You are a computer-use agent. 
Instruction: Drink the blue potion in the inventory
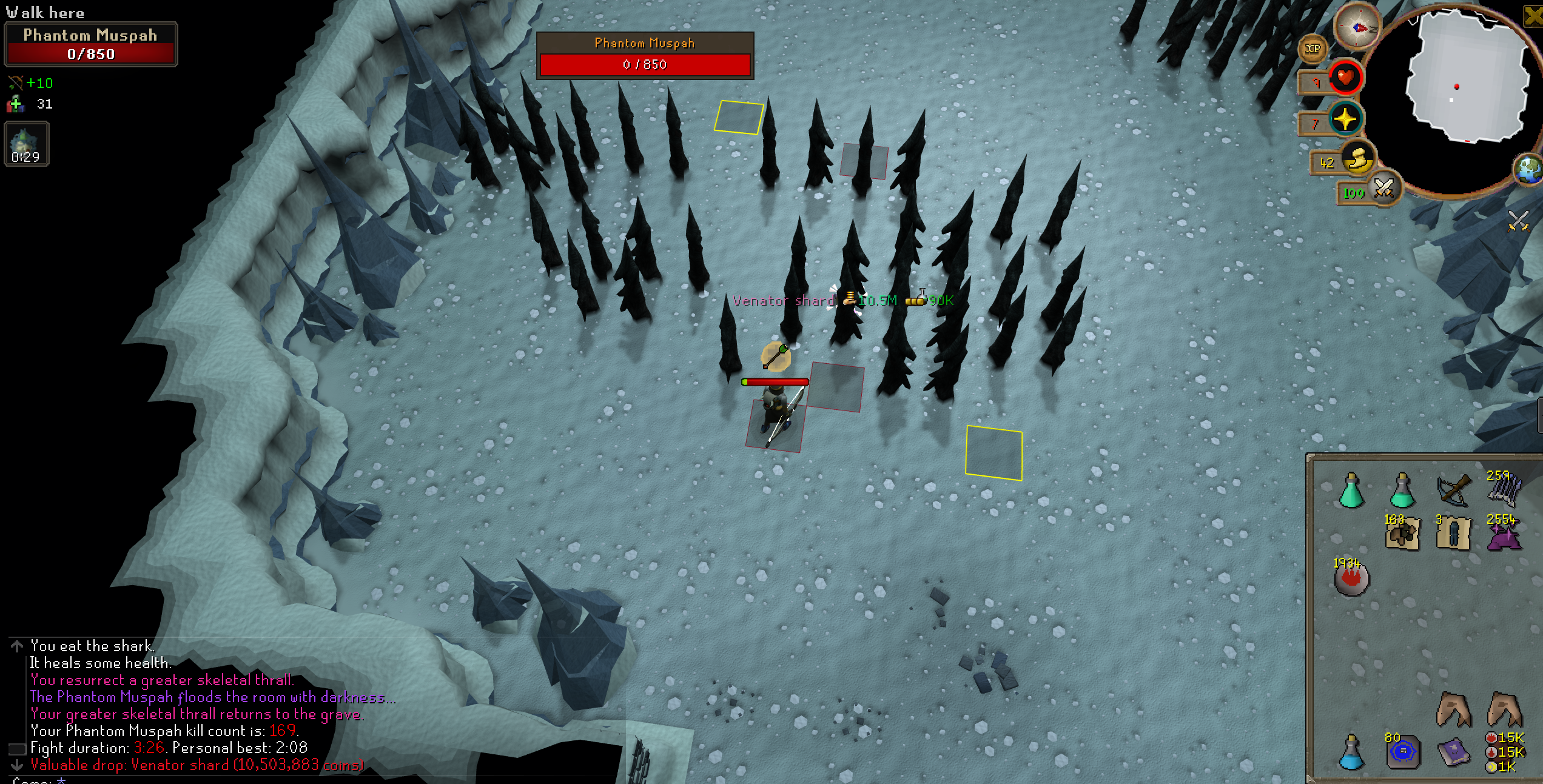(x=1351, y=753)
